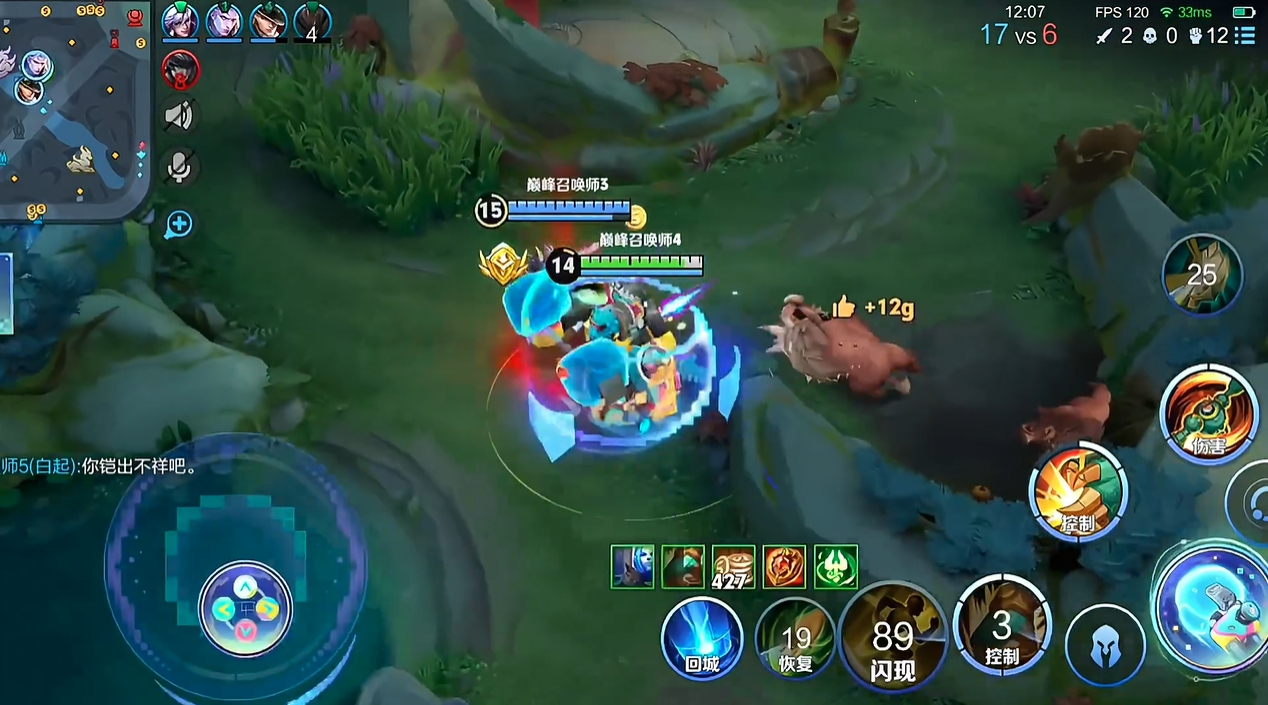This screenshot has width=1268, height=705.
Task: Open the scoreboard list menu icon
Action: pos(1245,36)
